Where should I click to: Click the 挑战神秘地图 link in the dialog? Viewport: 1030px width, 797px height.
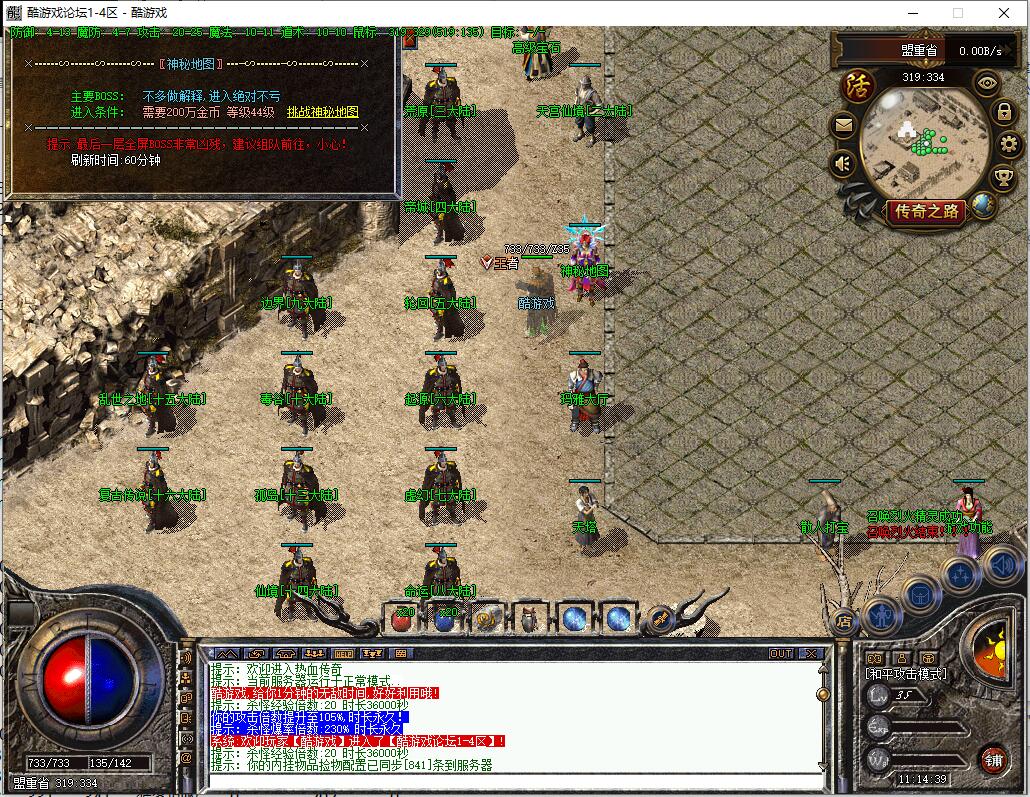pyautogui.click(x=322, y=112)
